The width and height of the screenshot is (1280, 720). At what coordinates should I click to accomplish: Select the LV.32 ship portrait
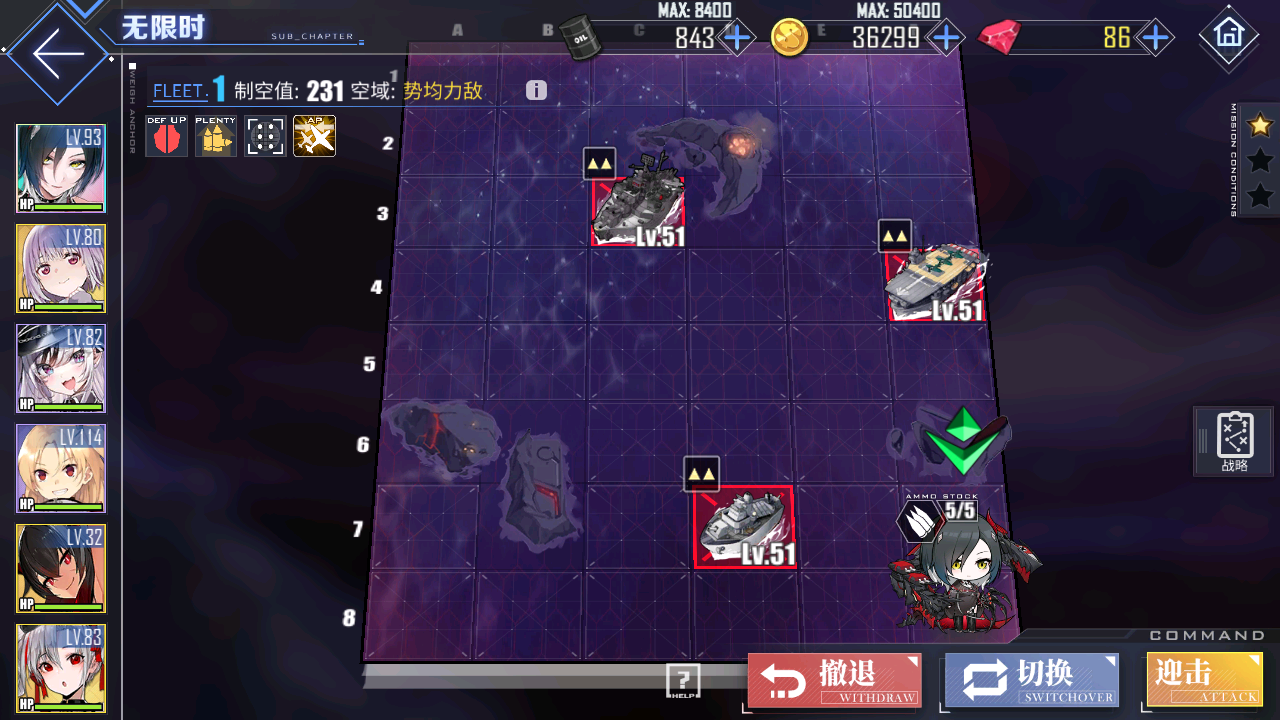(61, 569)
